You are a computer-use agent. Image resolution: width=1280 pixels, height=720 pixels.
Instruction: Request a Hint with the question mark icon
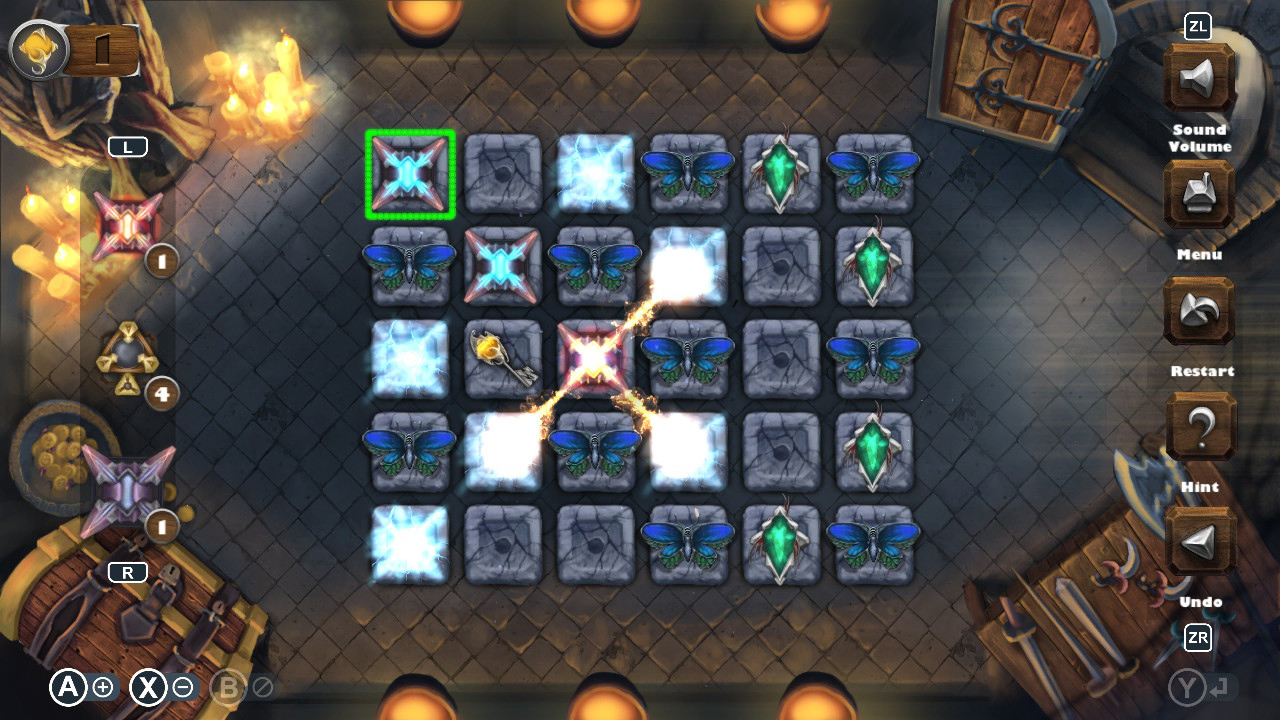pyautogui.click(x=1199, y=424)
